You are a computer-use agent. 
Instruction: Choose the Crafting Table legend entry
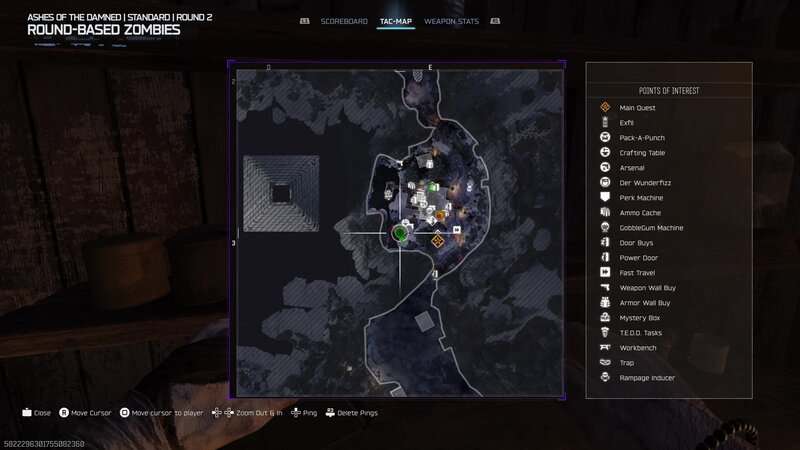point(642,152)
